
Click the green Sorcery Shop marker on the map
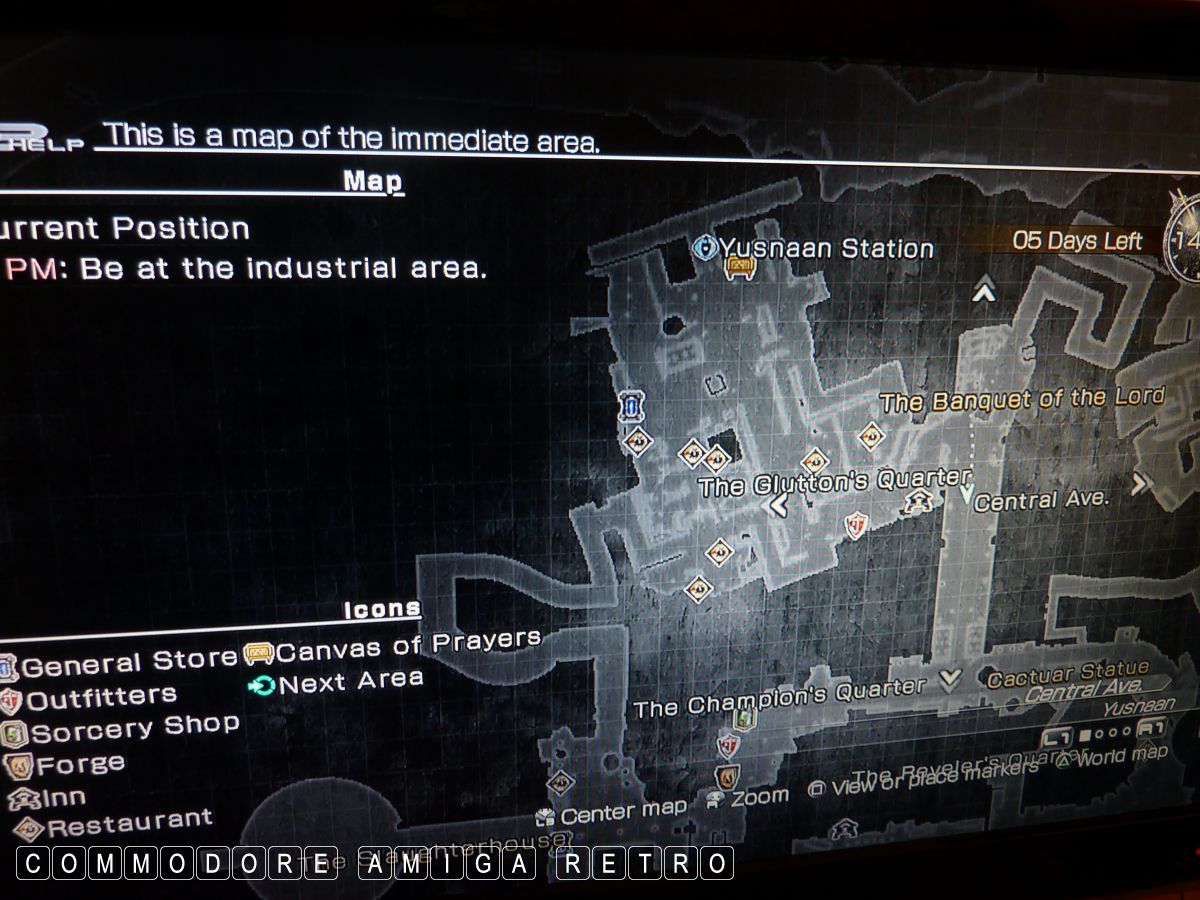tap(743, 718)
